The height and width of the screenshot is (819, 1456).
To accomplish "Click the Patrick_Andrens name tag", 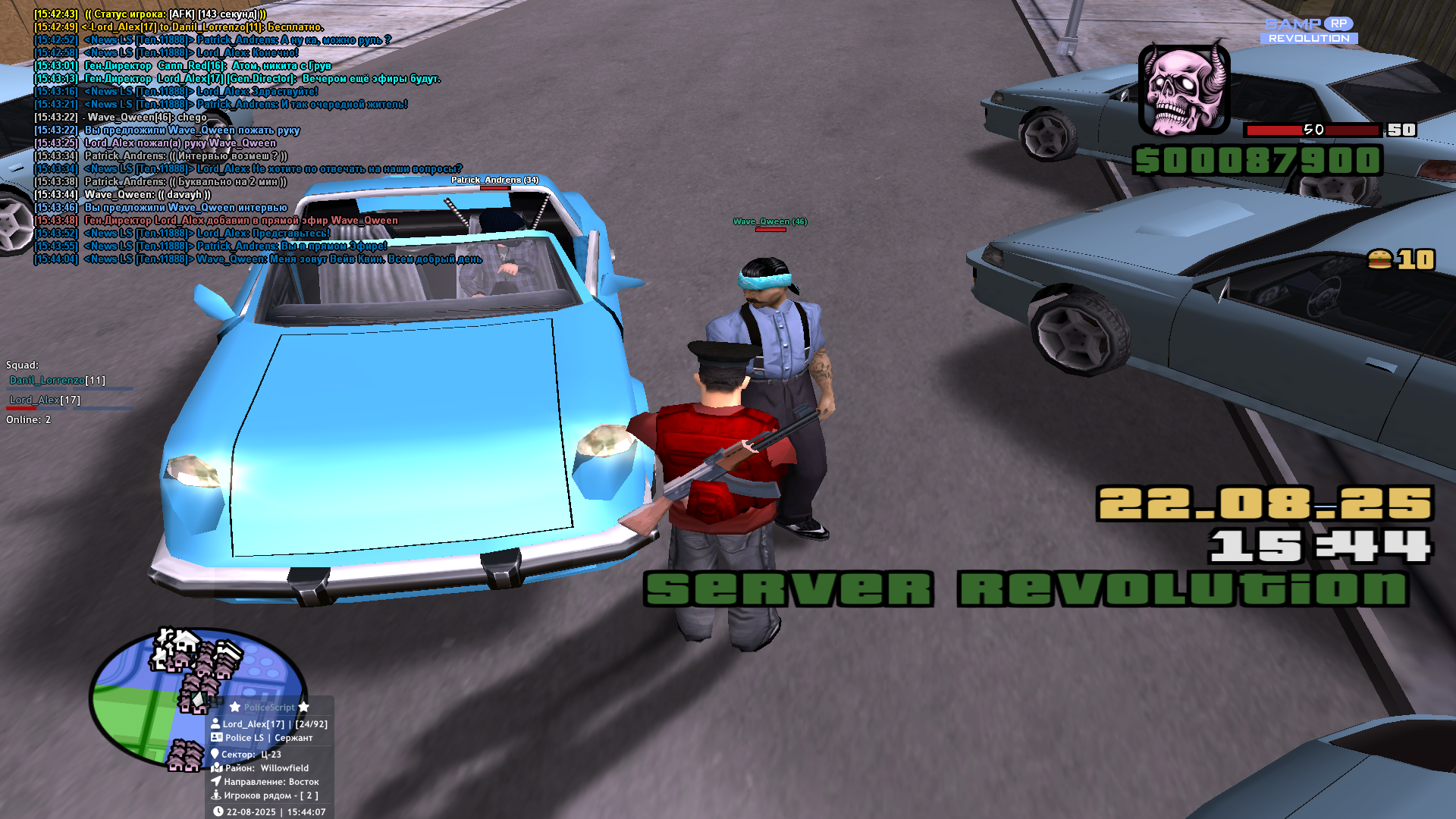I will [x=494, y=180].
